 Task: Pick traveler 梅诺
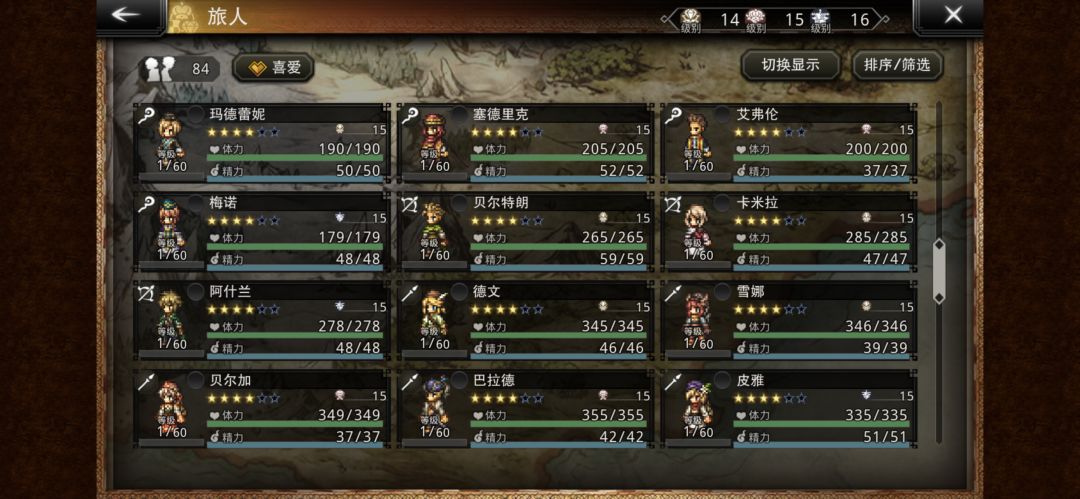tap(262, 231)
